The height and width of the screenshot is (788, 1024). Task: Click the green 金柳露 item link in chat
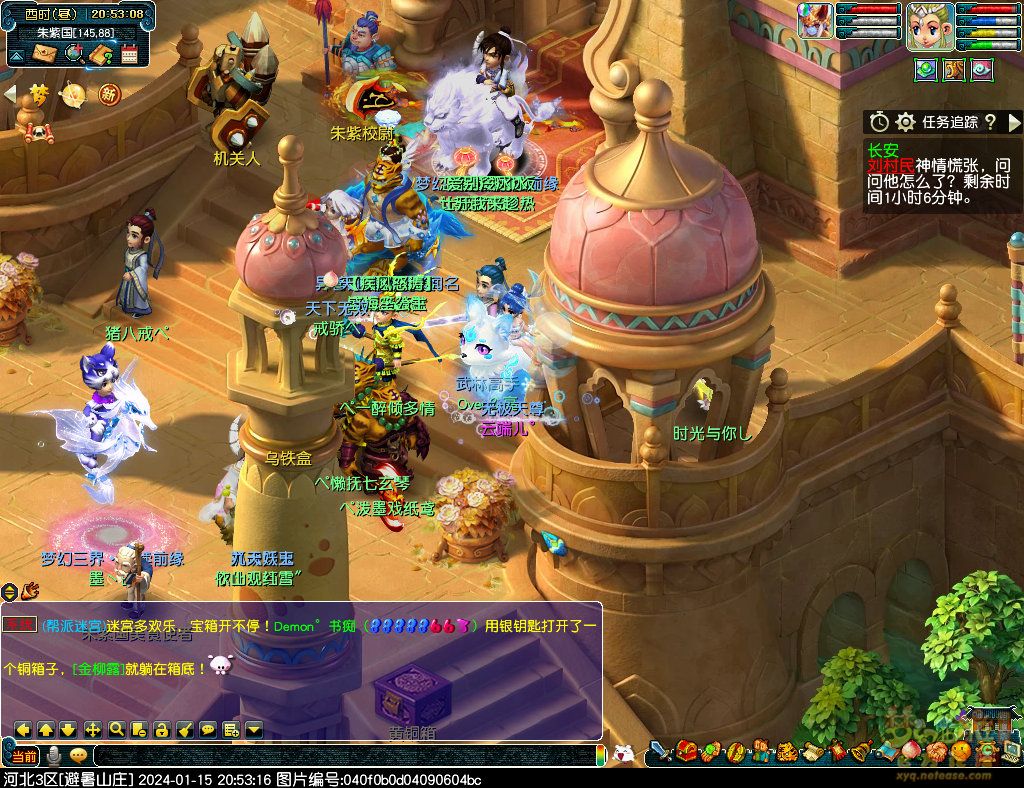click(x=97, y=668)
